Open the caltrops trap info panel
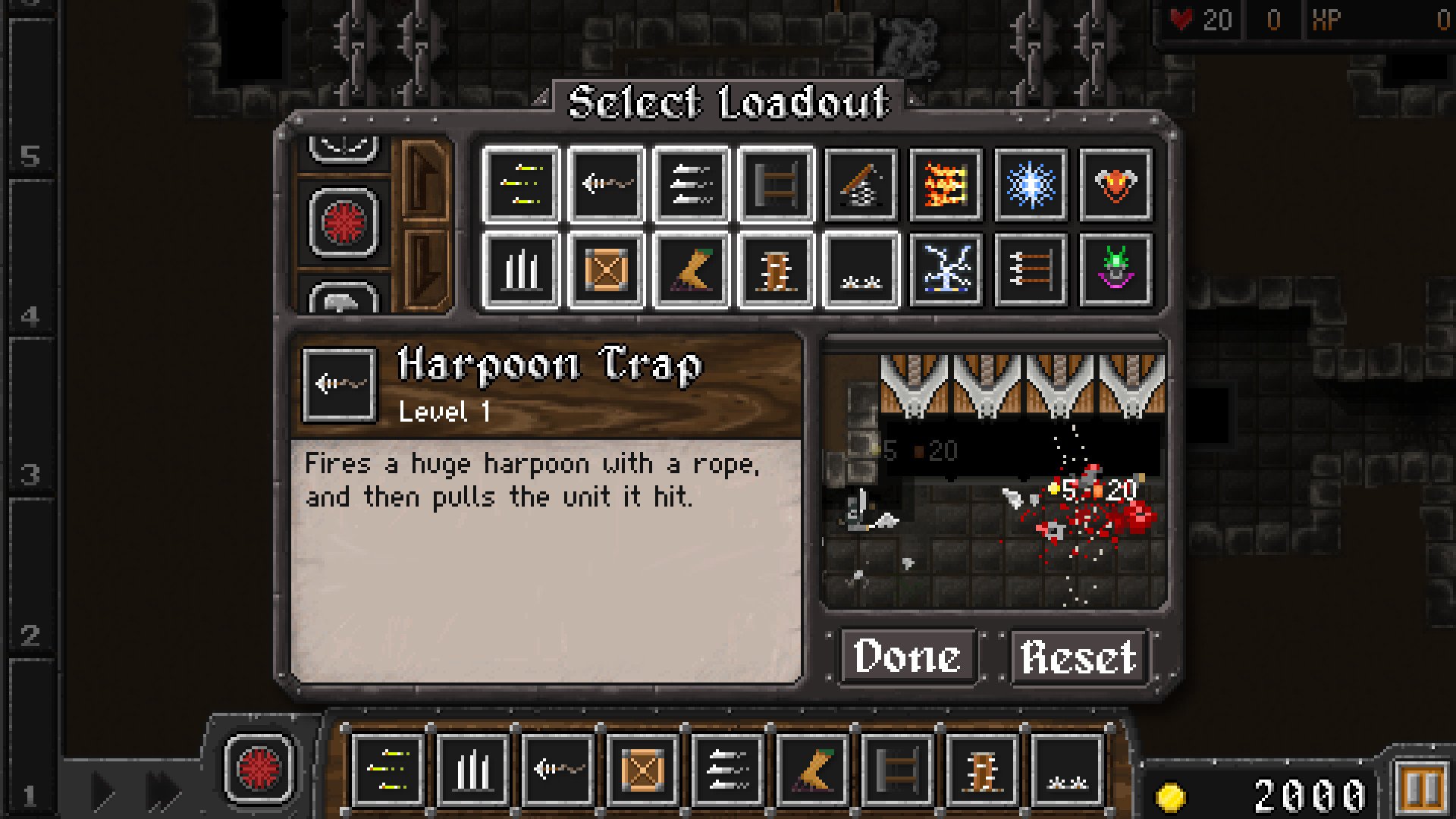This screenshot has height=819, width=1456. [x=860, y=270]
